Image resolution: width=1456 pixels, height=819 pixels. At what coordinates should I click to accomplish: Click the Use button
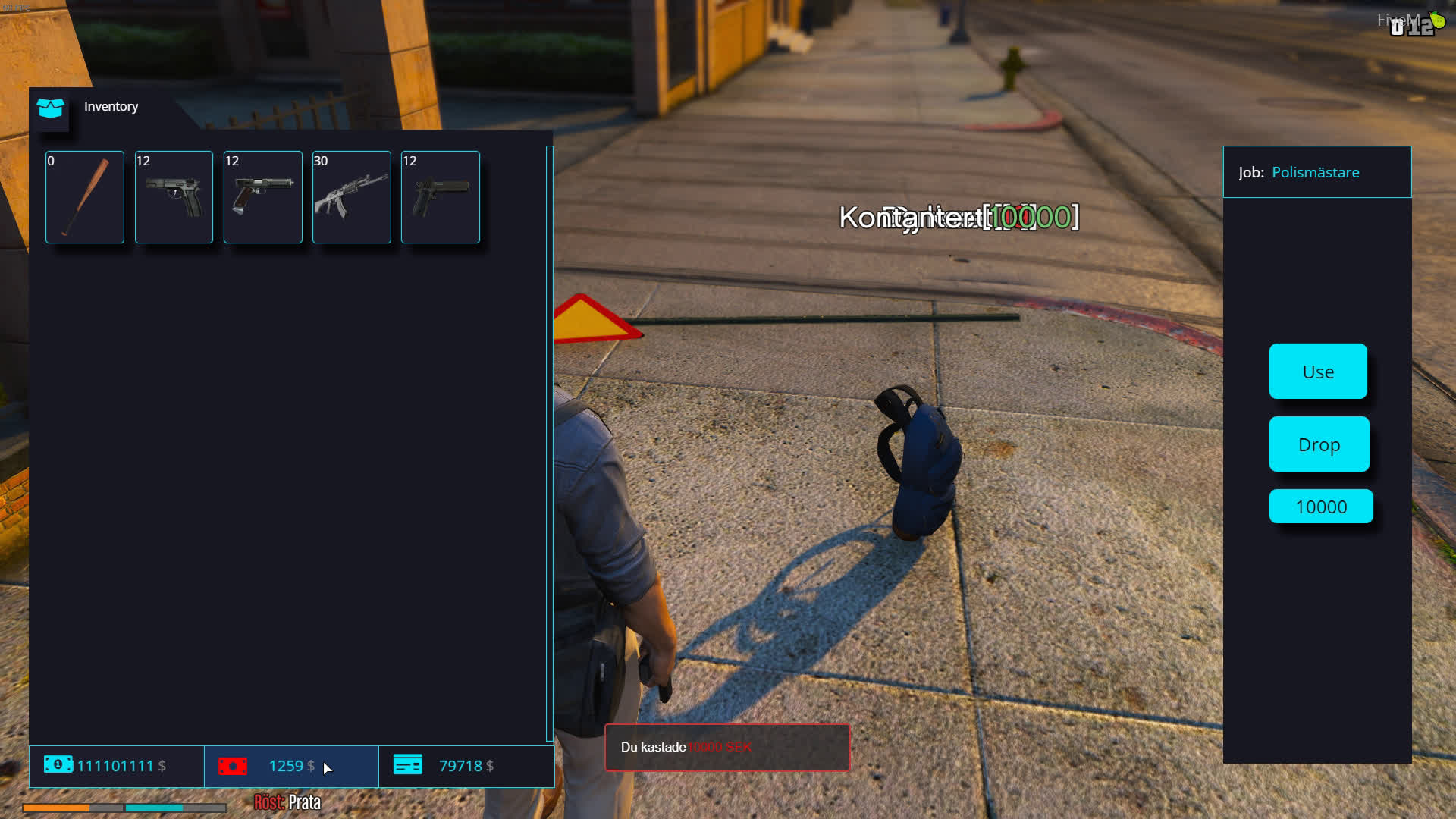click(1318, 372)
